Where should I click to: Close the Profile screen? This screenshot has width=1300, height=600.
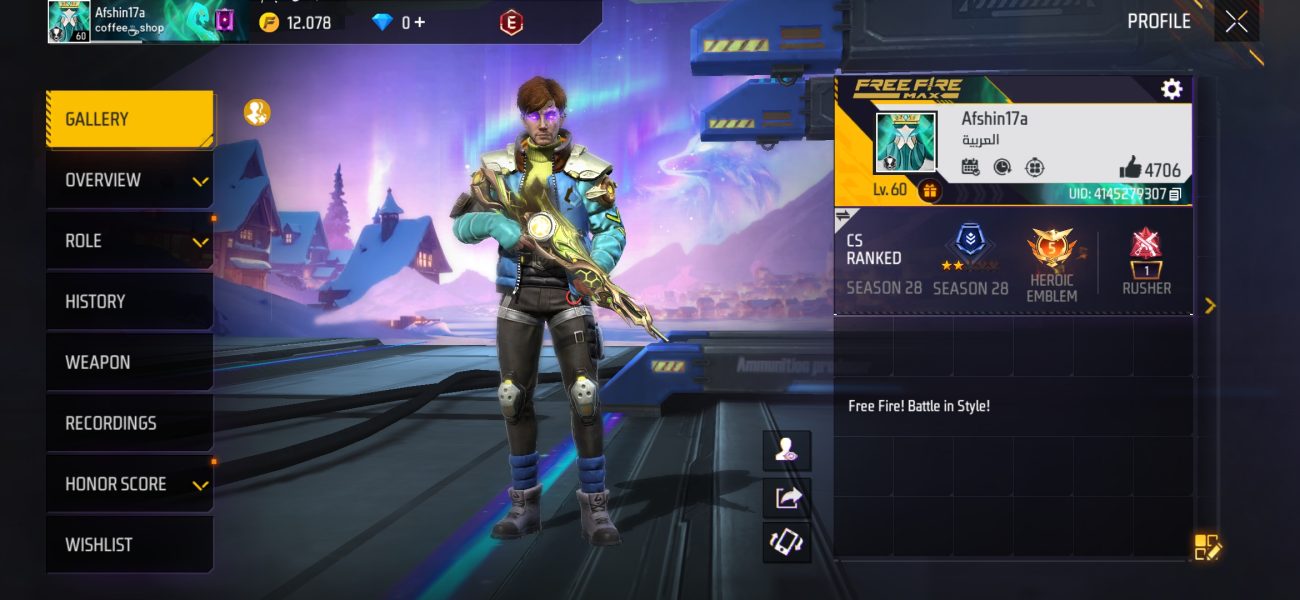1236,22
